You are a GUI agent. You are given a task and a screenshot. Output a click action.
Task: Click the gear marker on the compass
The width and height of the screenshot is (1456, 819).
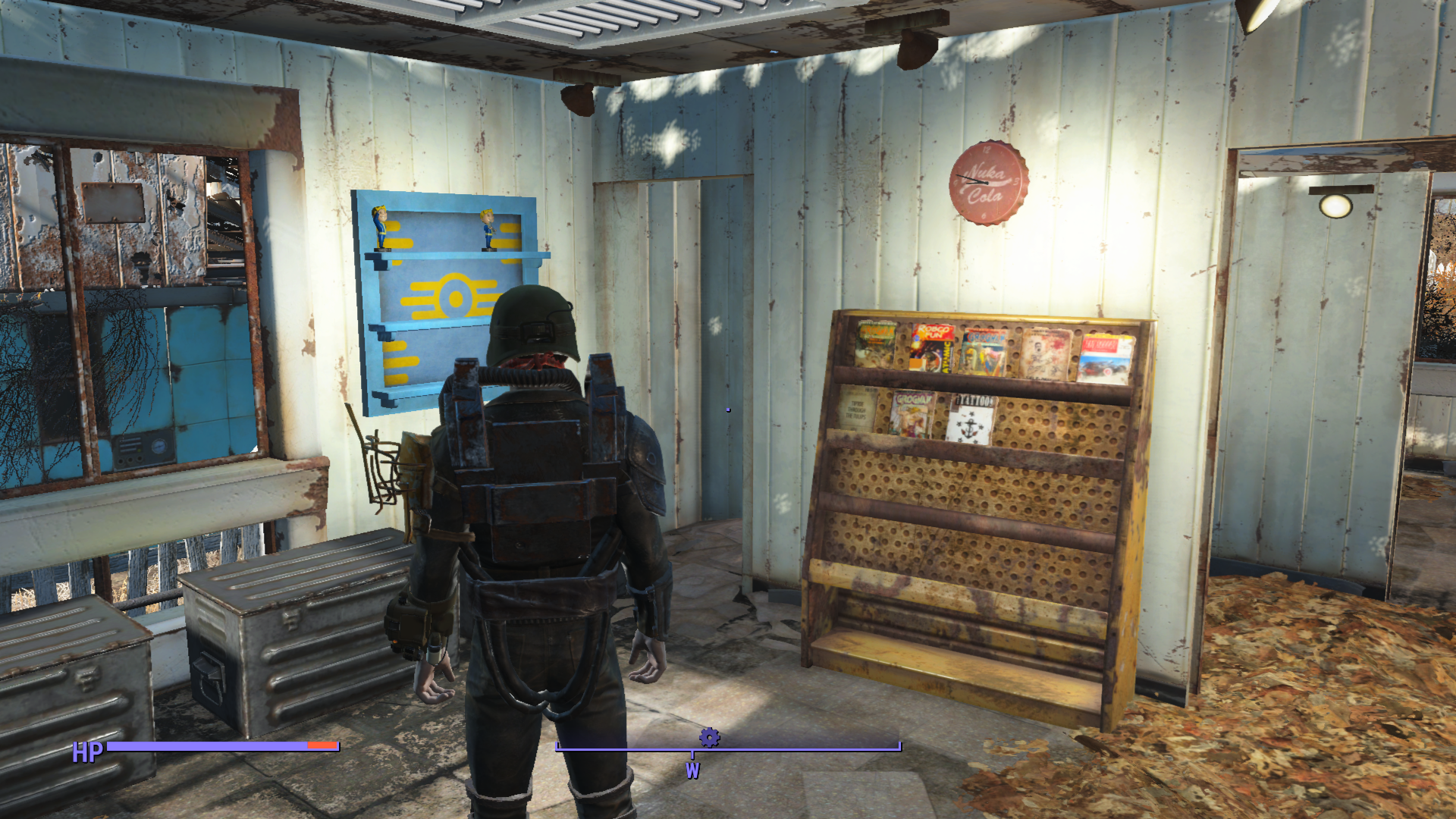[709, 737]
